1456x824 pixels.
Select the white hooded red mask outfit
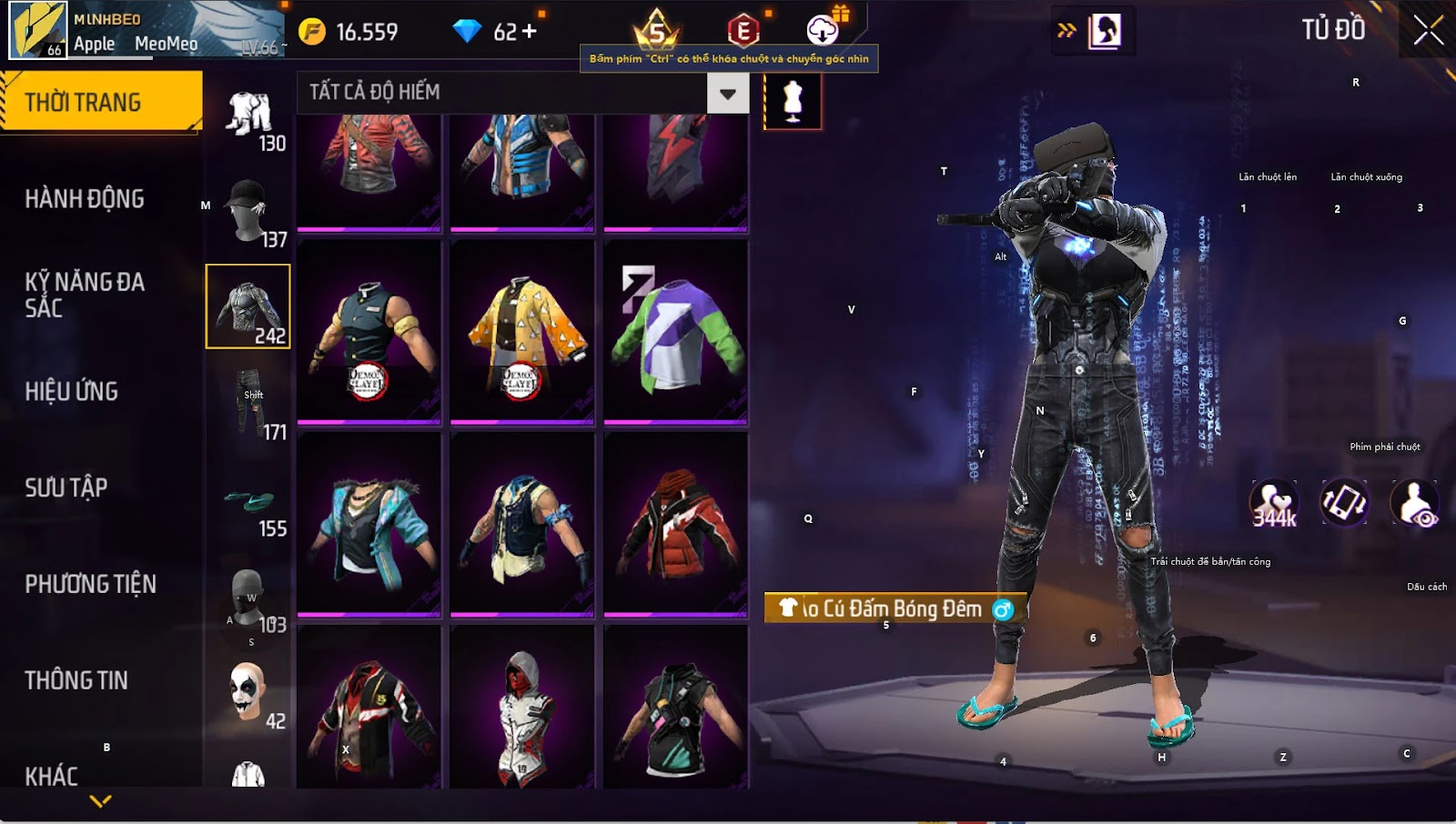pos(521,709)
